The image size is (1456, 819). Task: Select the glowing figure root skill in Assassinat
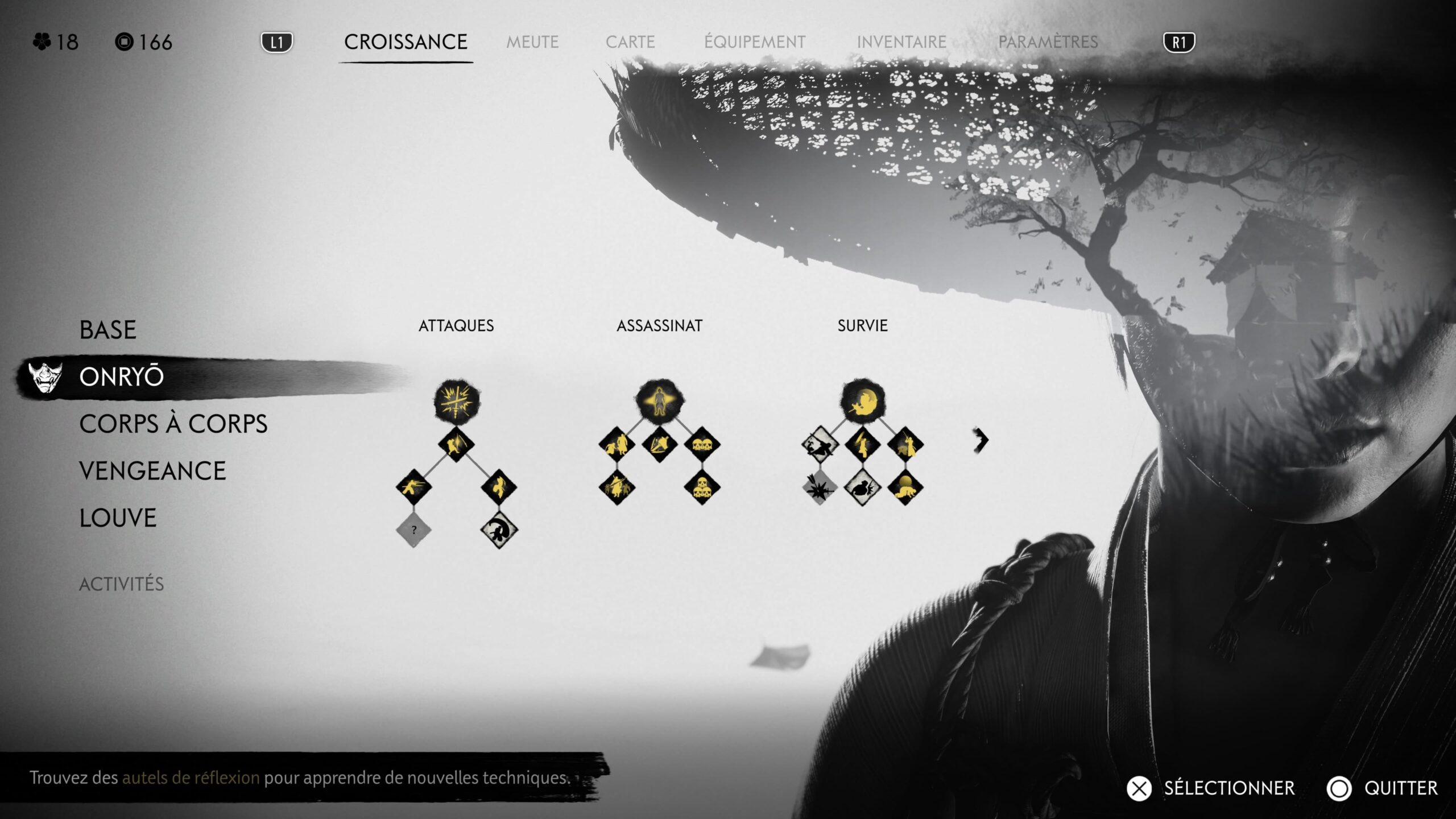coord(659,402)
